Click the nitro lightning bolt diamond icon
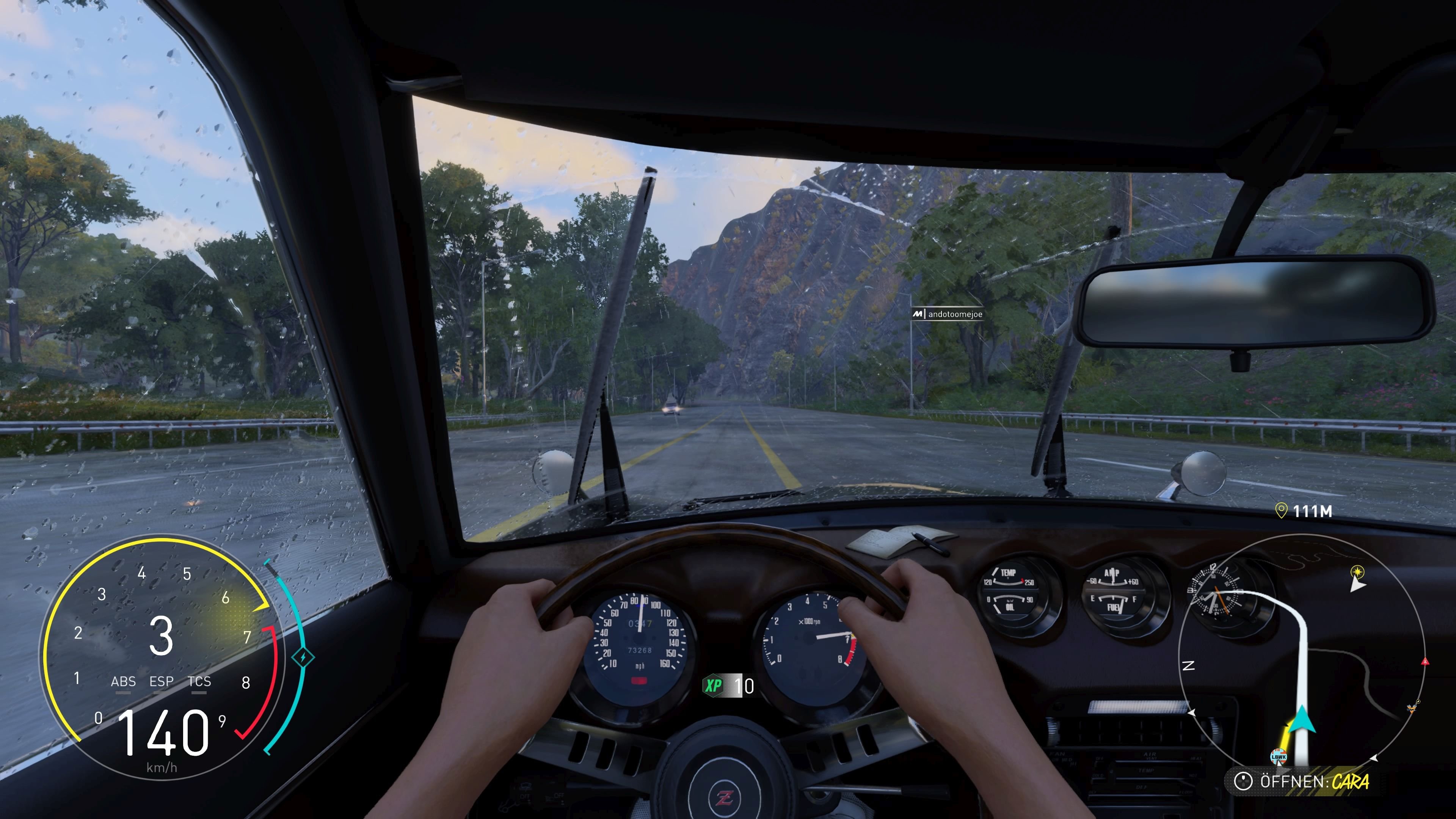 point(303,658)
